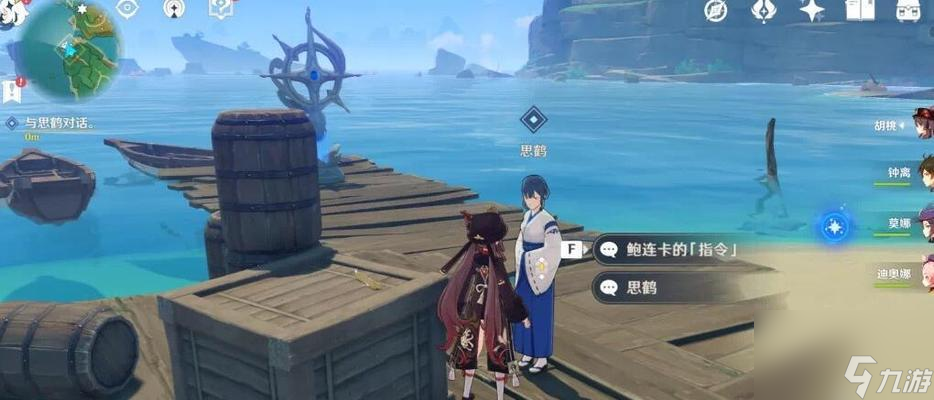Open the adventurer handbook book icon
Viewport: 934px width, 400px height.
pyautogui.click(x=859, y=10)
